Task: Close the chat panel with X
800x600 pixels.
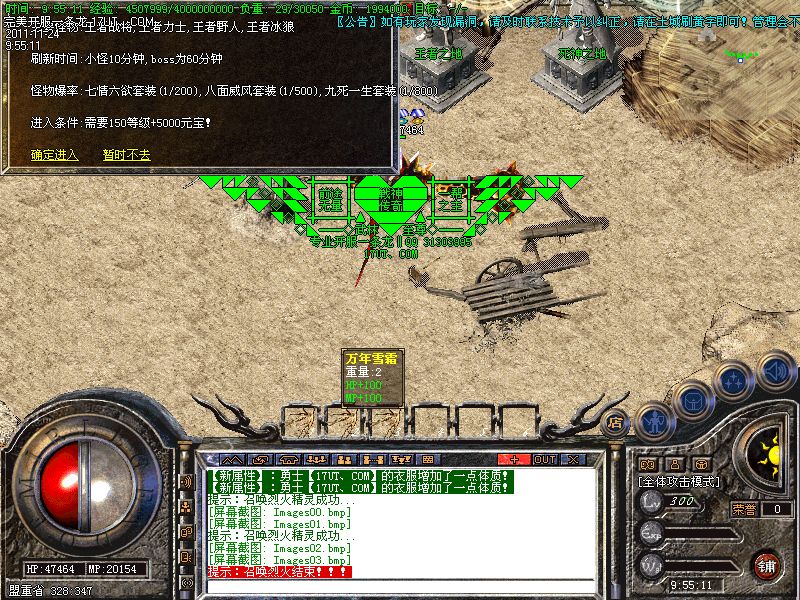Action: [x=572, y=459]
